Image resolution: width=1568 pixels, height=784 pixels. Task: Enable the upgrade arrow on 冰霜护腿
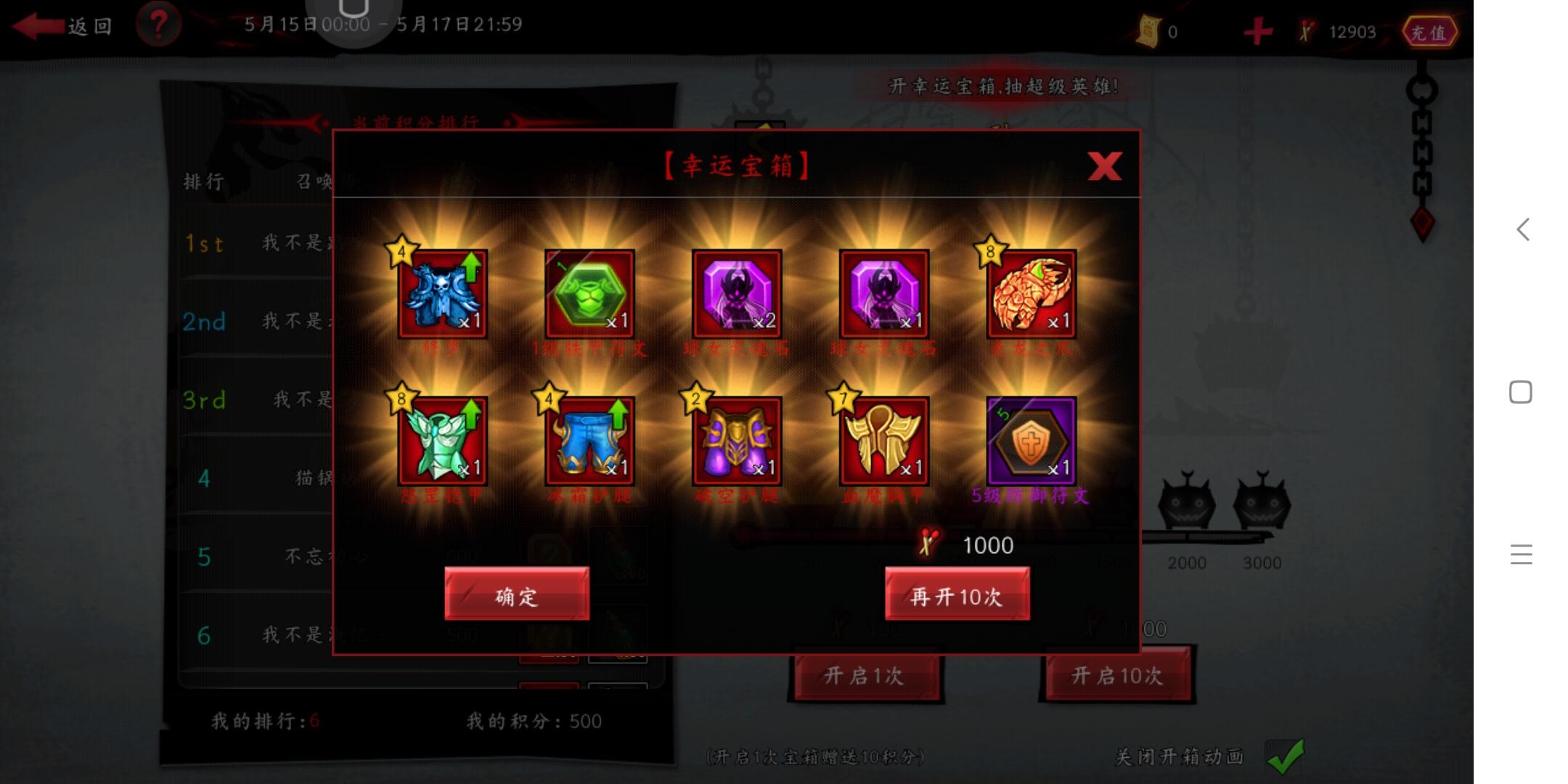point(617,415)
